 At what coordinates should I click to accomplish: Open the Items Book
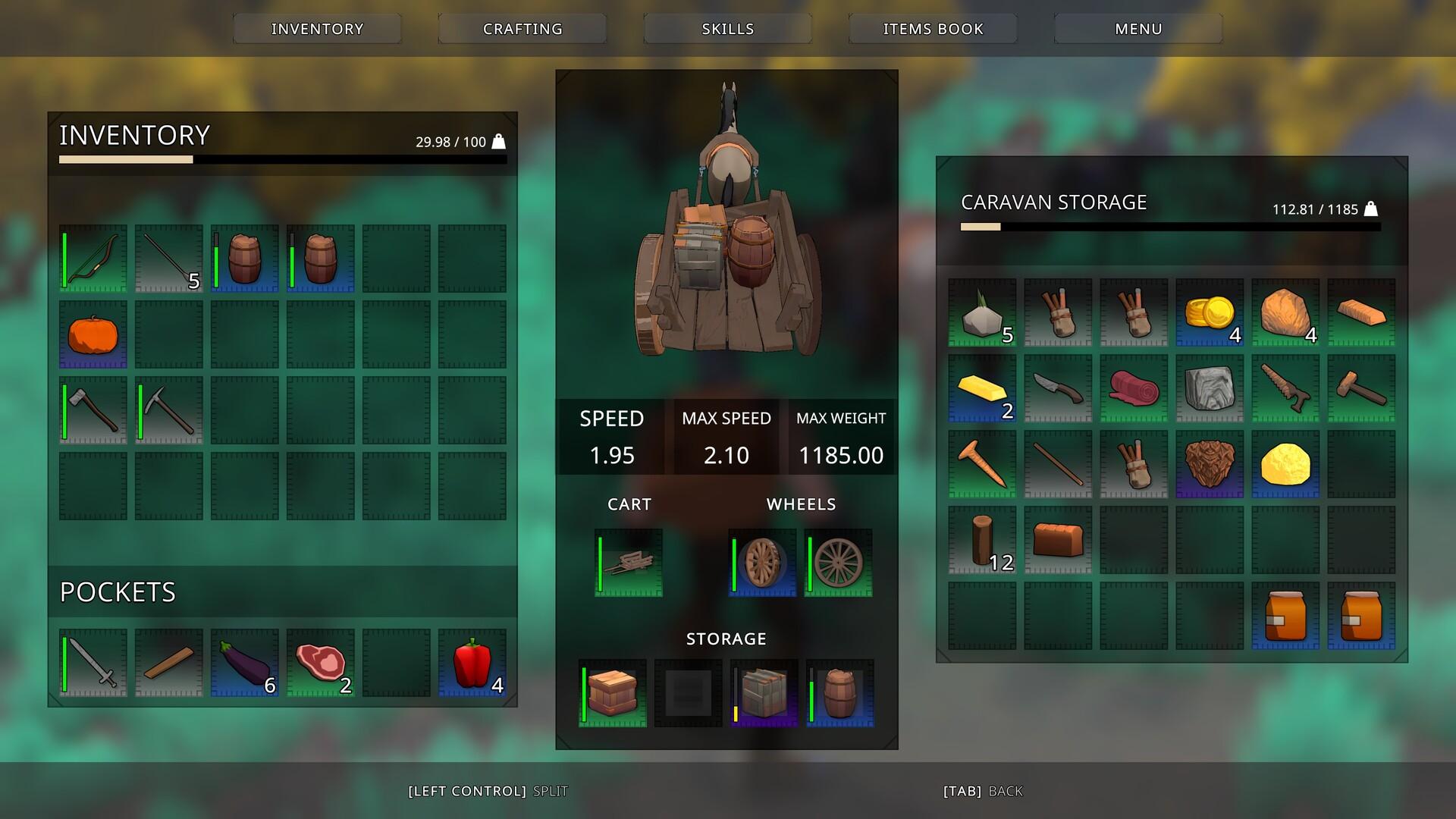pos(932,28)
